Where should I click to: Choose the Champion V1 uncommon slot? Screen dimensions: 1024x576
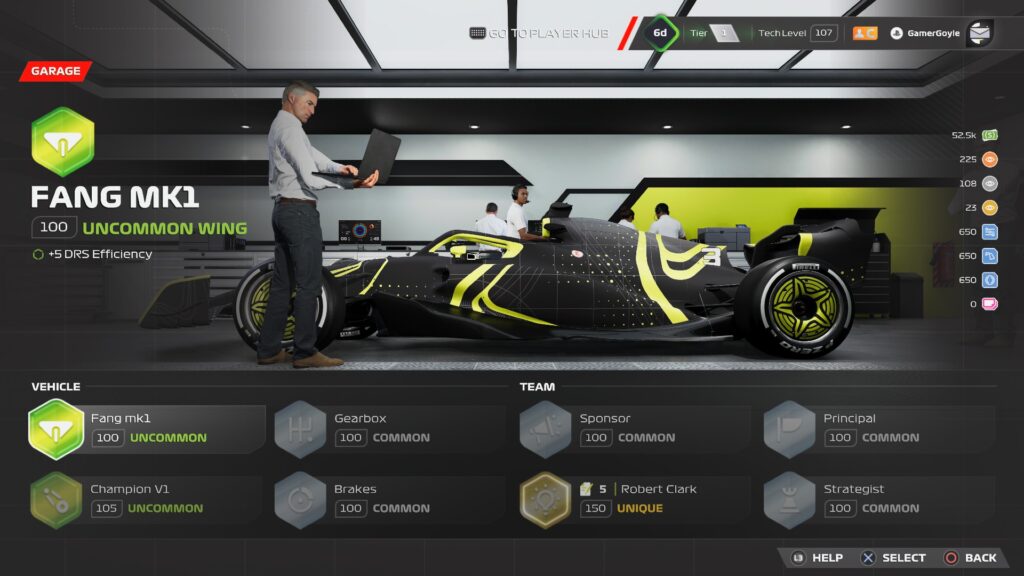pyautogui.click(x=147, y=500)
